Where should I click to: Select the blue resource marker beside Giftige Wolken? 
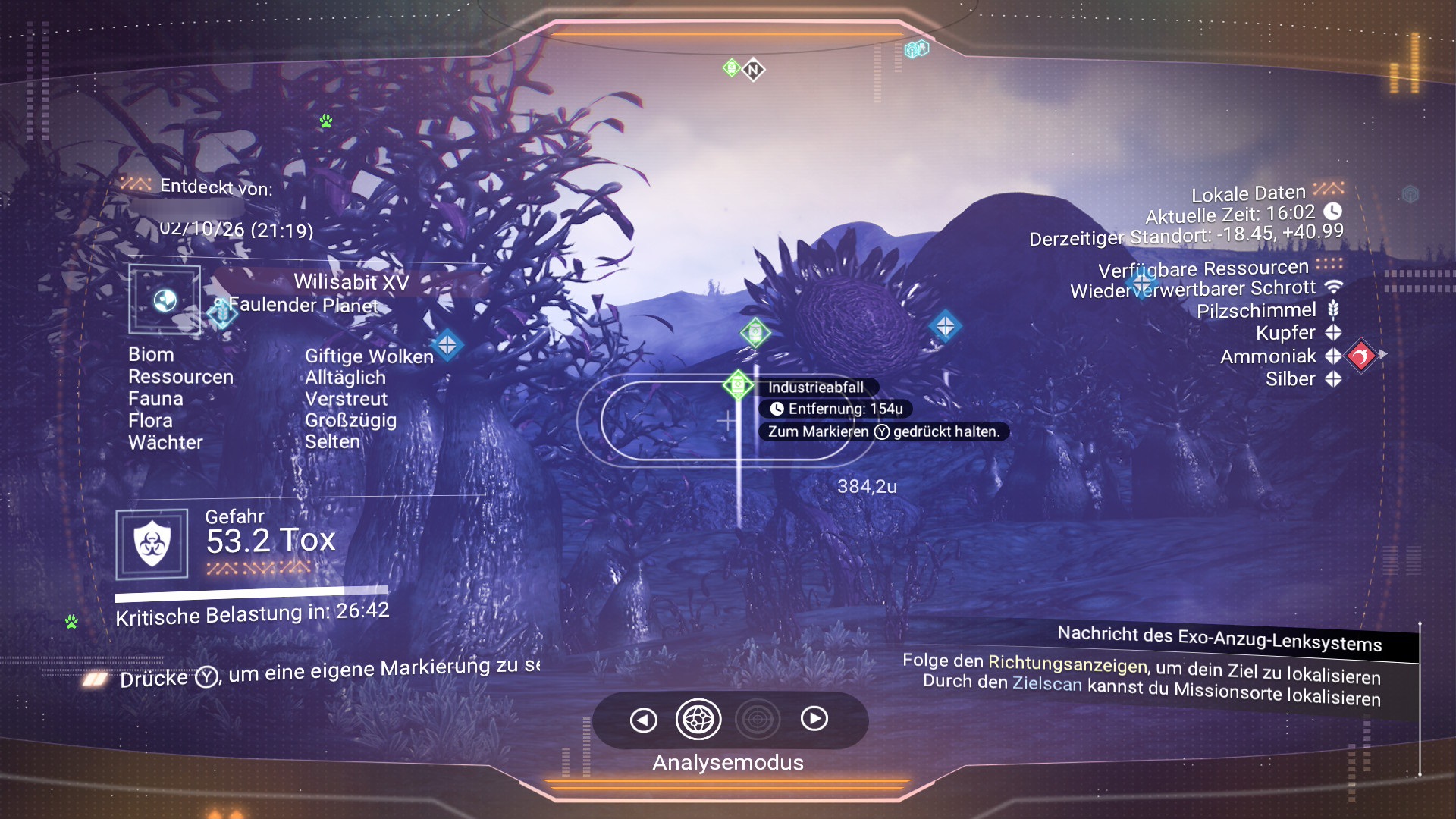[447, 345]
